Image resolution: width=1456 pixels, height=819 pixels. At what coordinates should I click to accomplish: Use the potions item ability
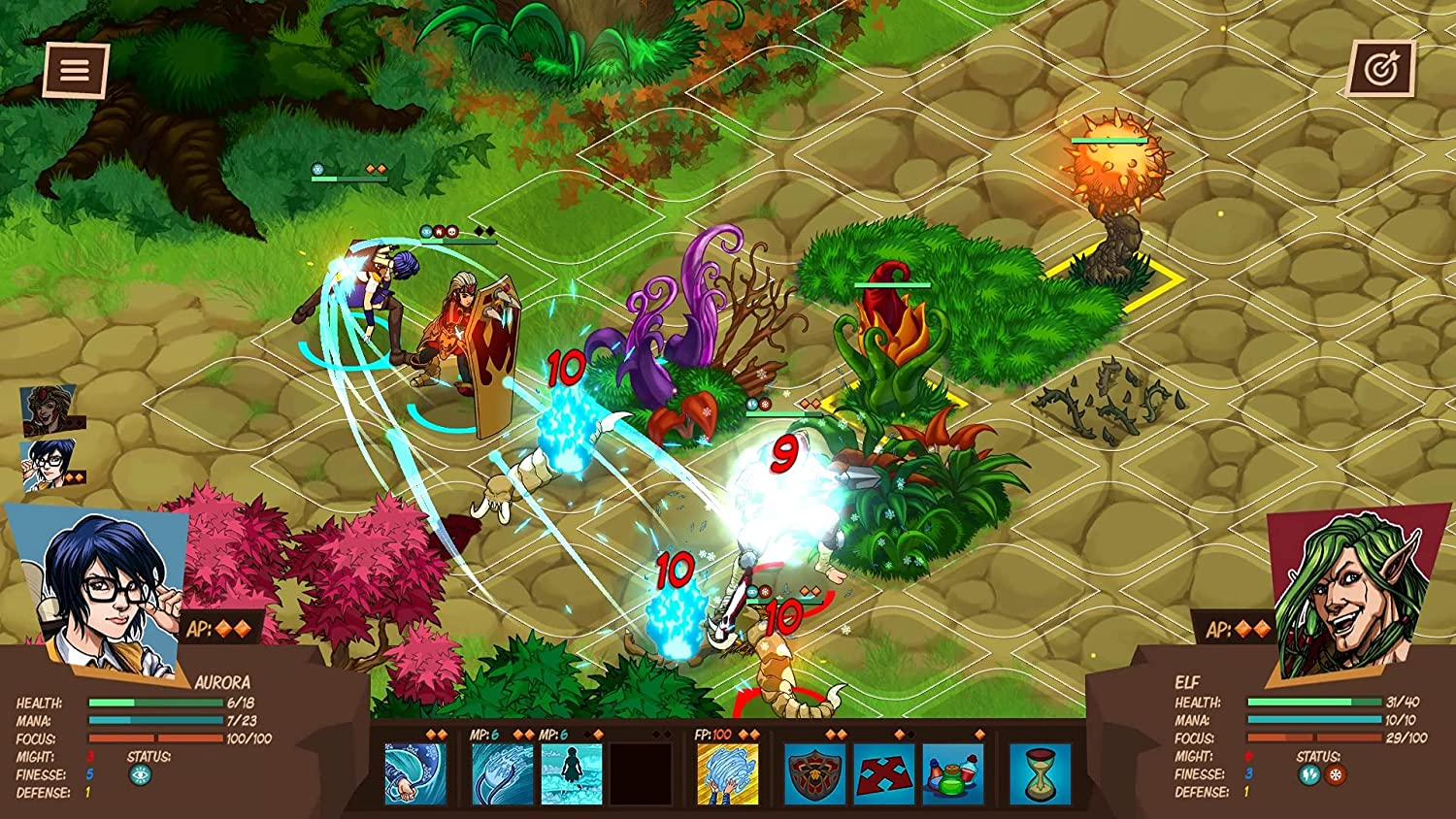point(952,774)
